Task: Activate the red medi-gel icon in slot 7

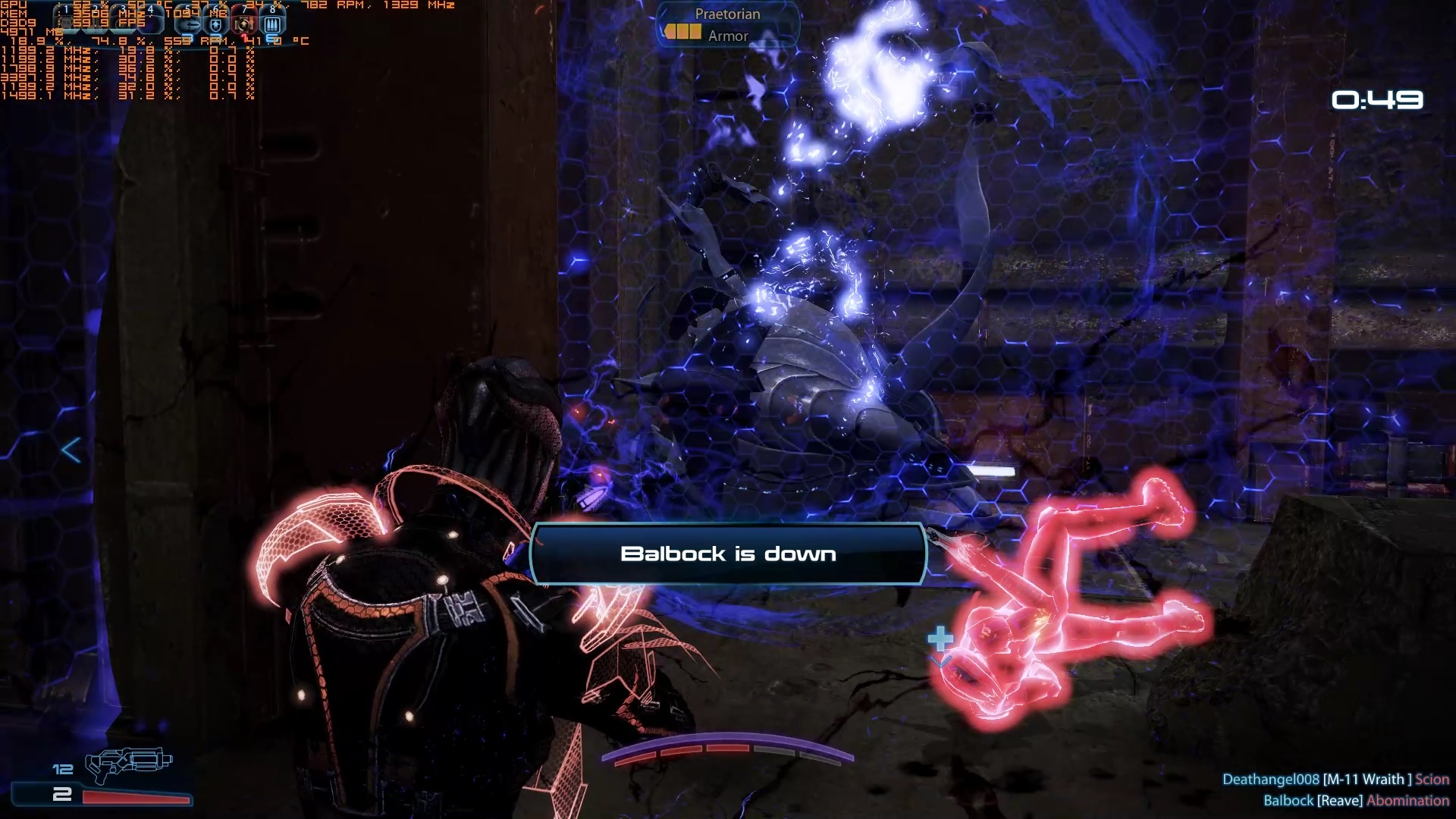Action: 243,24
